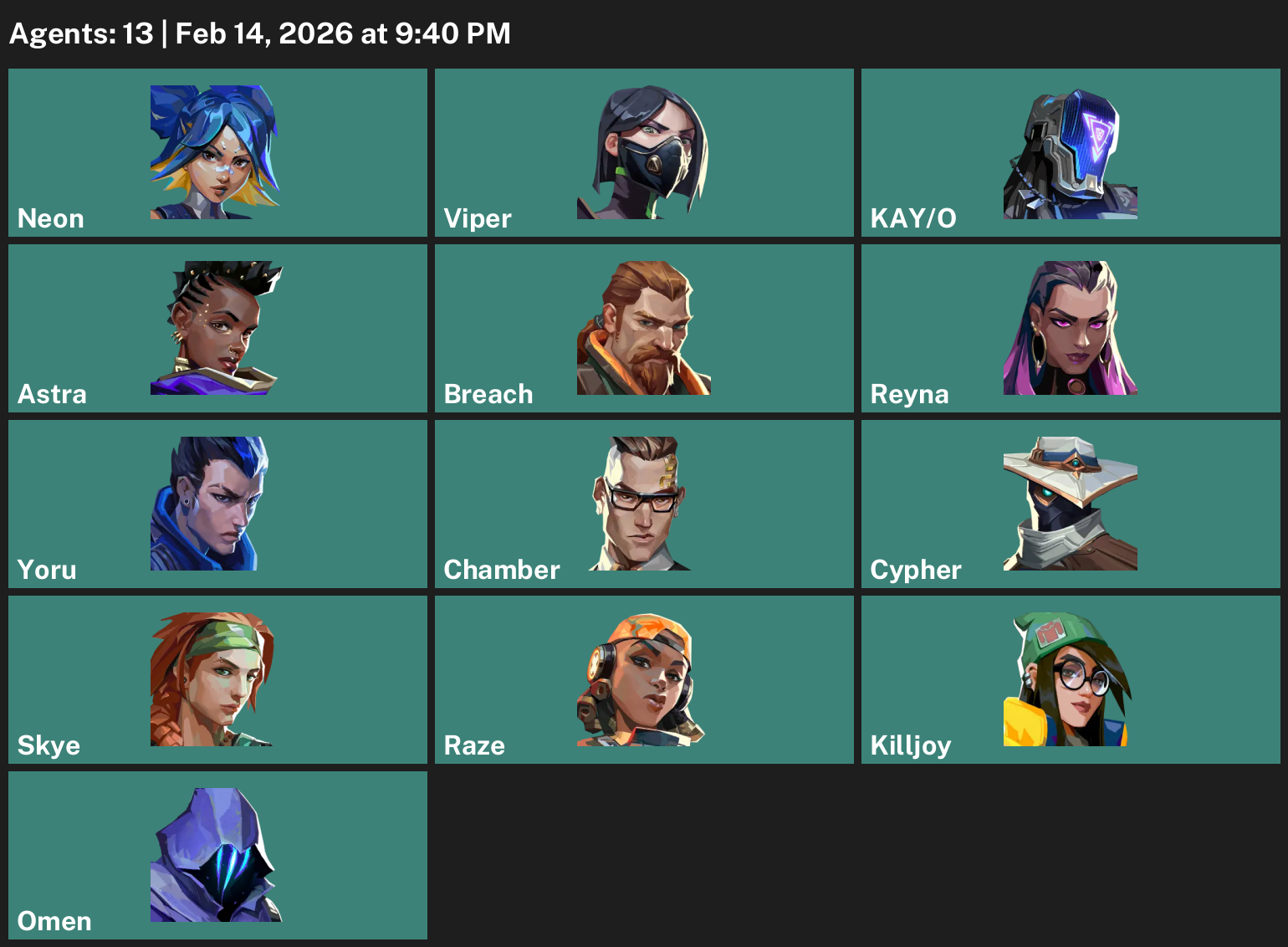1288x947 pixels.
Task: Select the Breach agent portrait
Action: click(642, 327)
